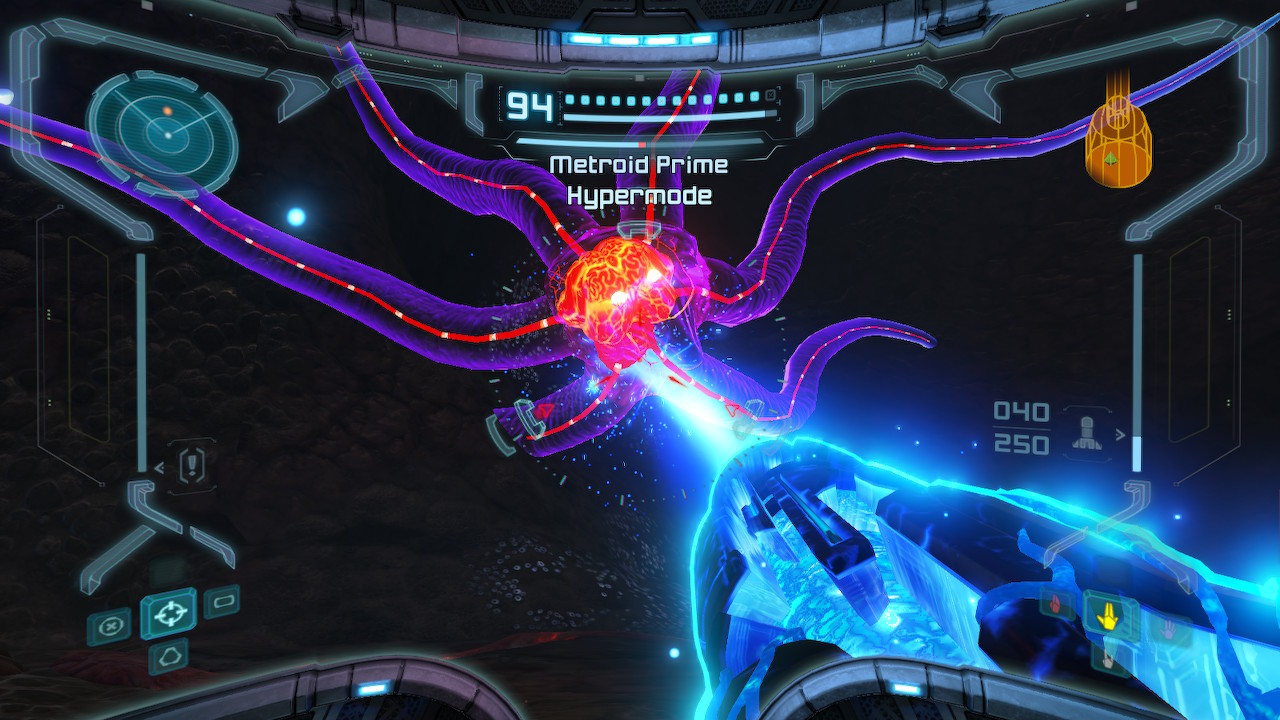Screen dimensions: 1280x720
Task: Click the missile launcher icon
Action: 1087,434
